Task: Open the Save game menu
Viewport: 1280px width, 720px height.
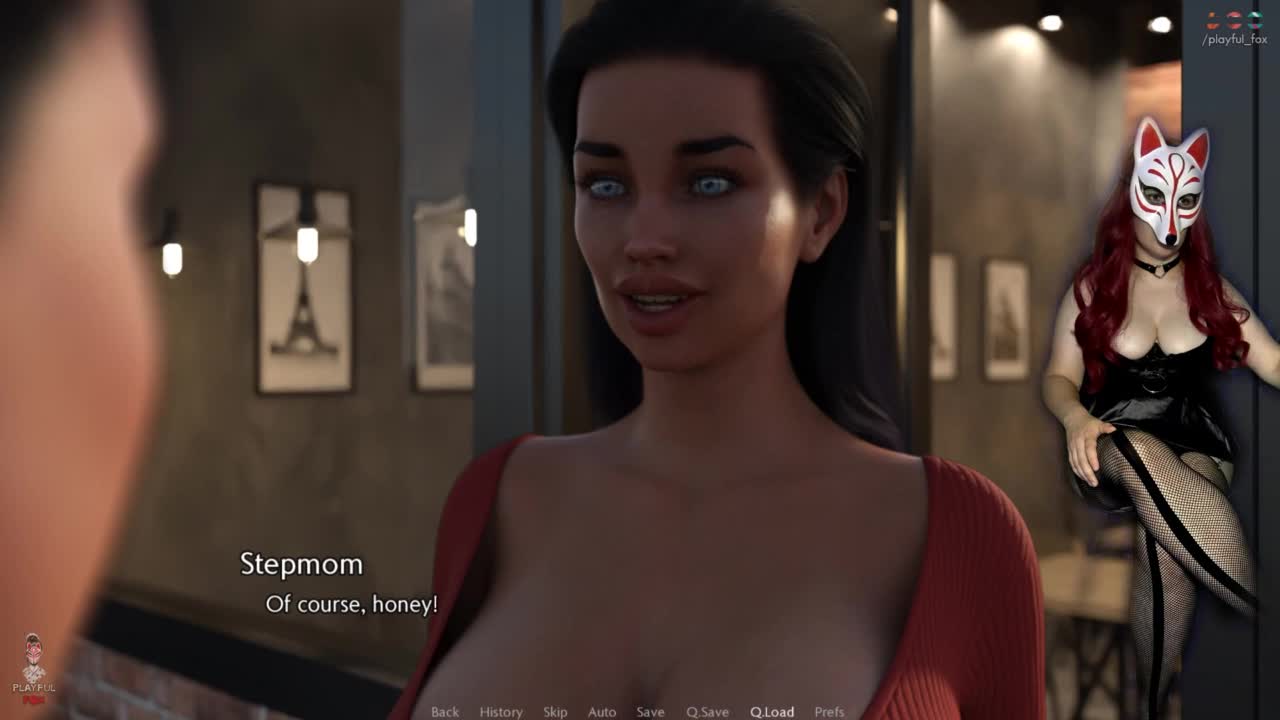Action: click(x=650, y=712)
